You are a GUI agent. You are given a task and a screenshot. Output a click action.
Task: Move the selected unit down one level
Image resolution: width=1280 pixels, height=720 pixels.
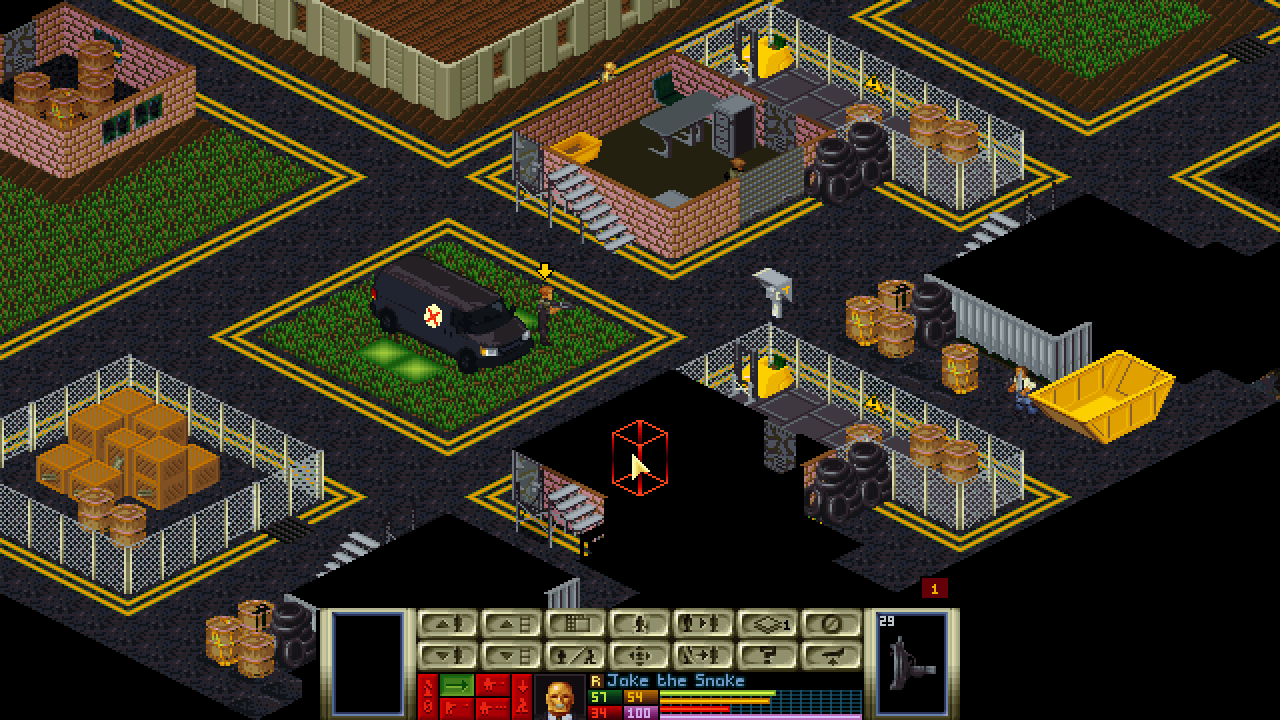tap(447, 656)
